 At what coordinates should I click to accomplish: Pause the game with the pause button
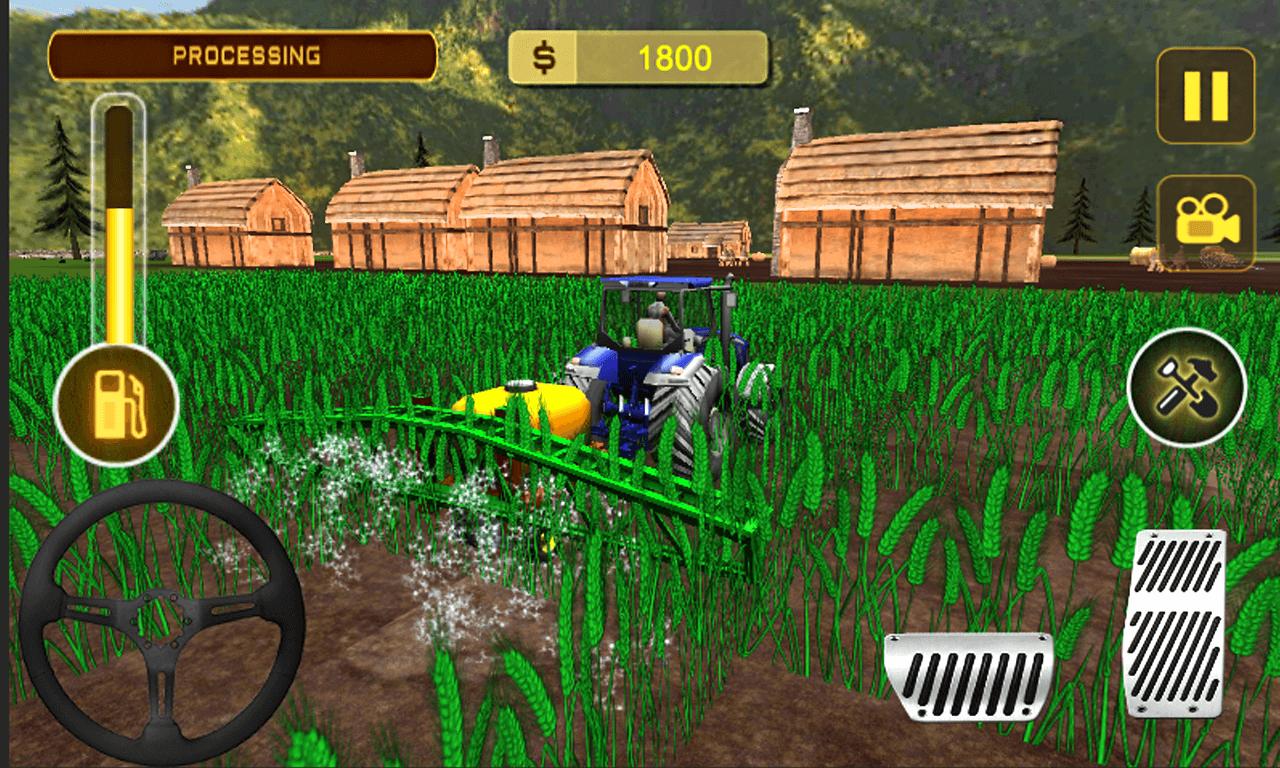(x=1205, y=96)
